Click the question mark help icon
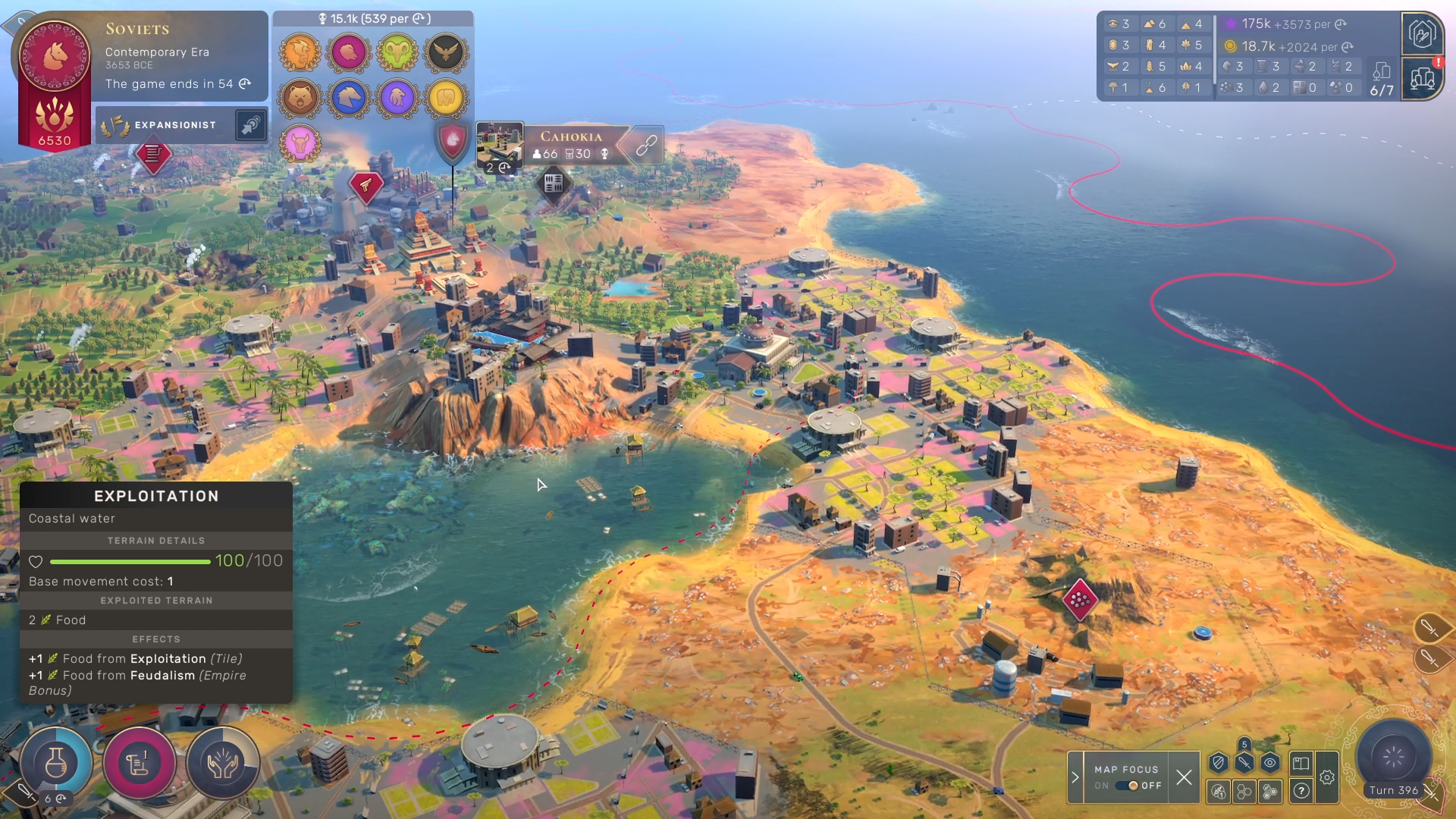 [x=1301, y=791]
